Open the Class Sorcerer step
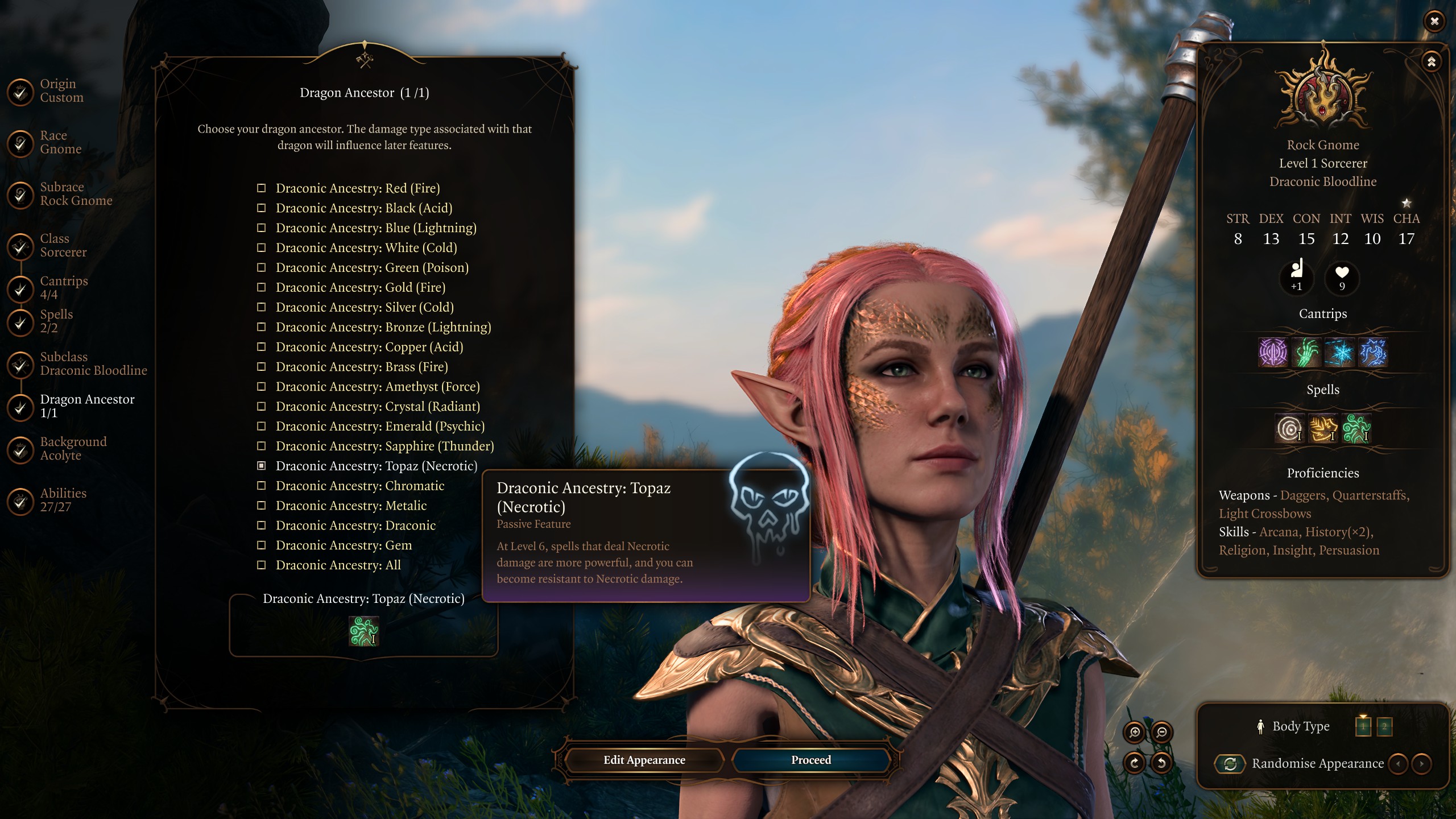1456x819 pixels. [63, 246]
